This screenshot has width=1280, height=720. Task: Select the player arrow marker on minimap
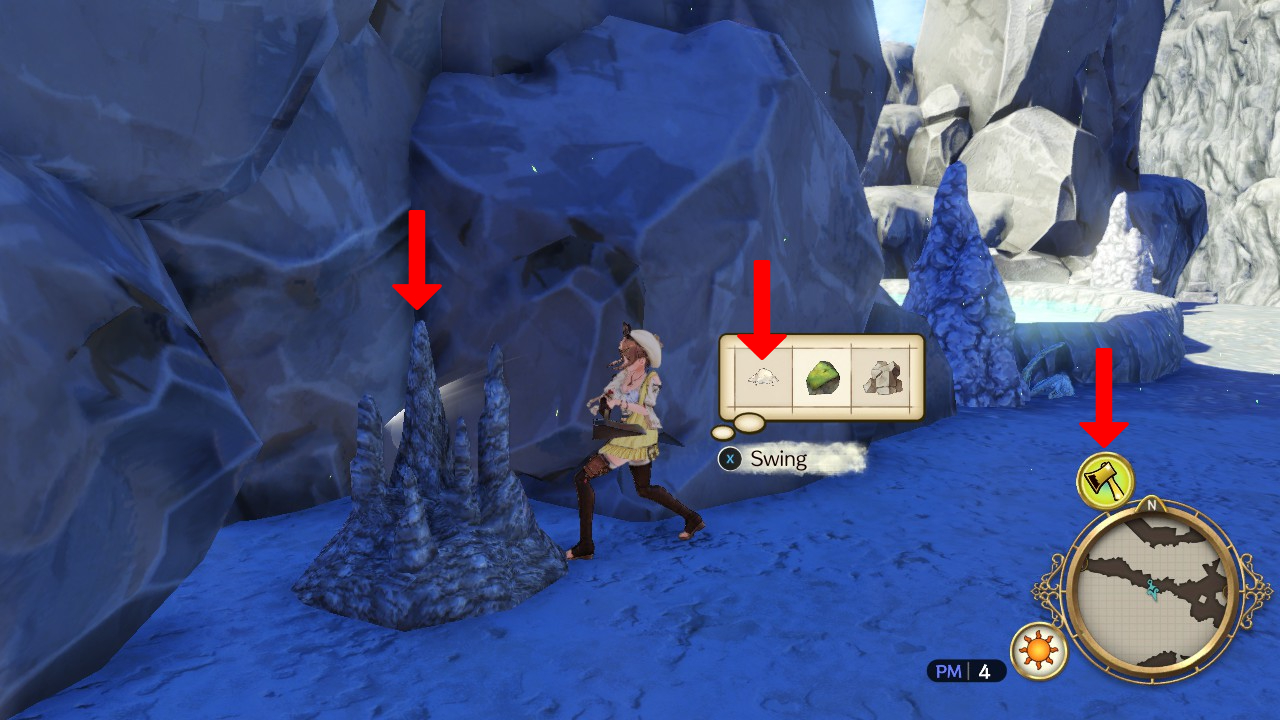click(x=1152, y=590)
